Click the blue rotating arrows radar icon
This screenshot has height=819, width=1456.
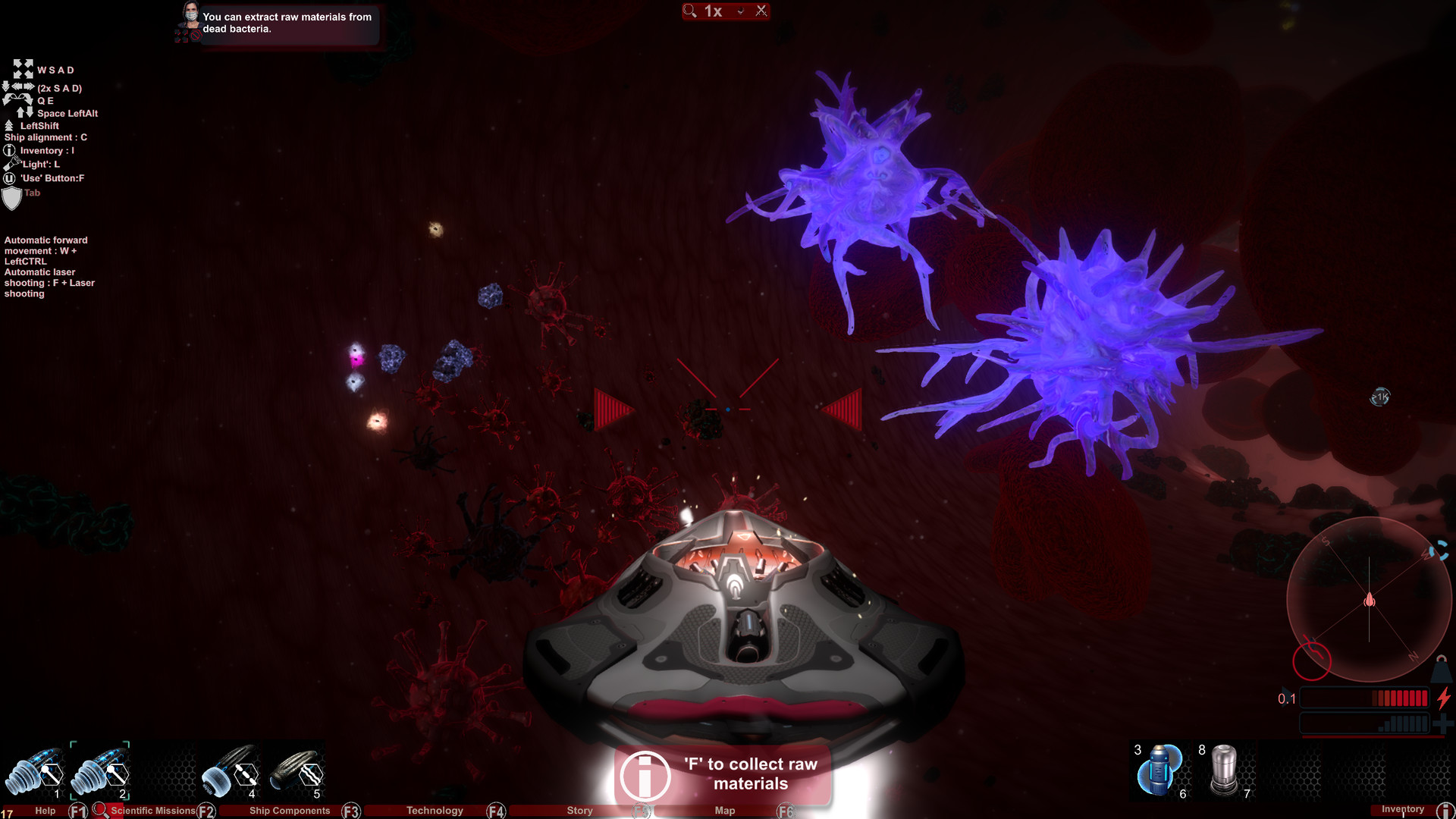tap(1439, 551)
